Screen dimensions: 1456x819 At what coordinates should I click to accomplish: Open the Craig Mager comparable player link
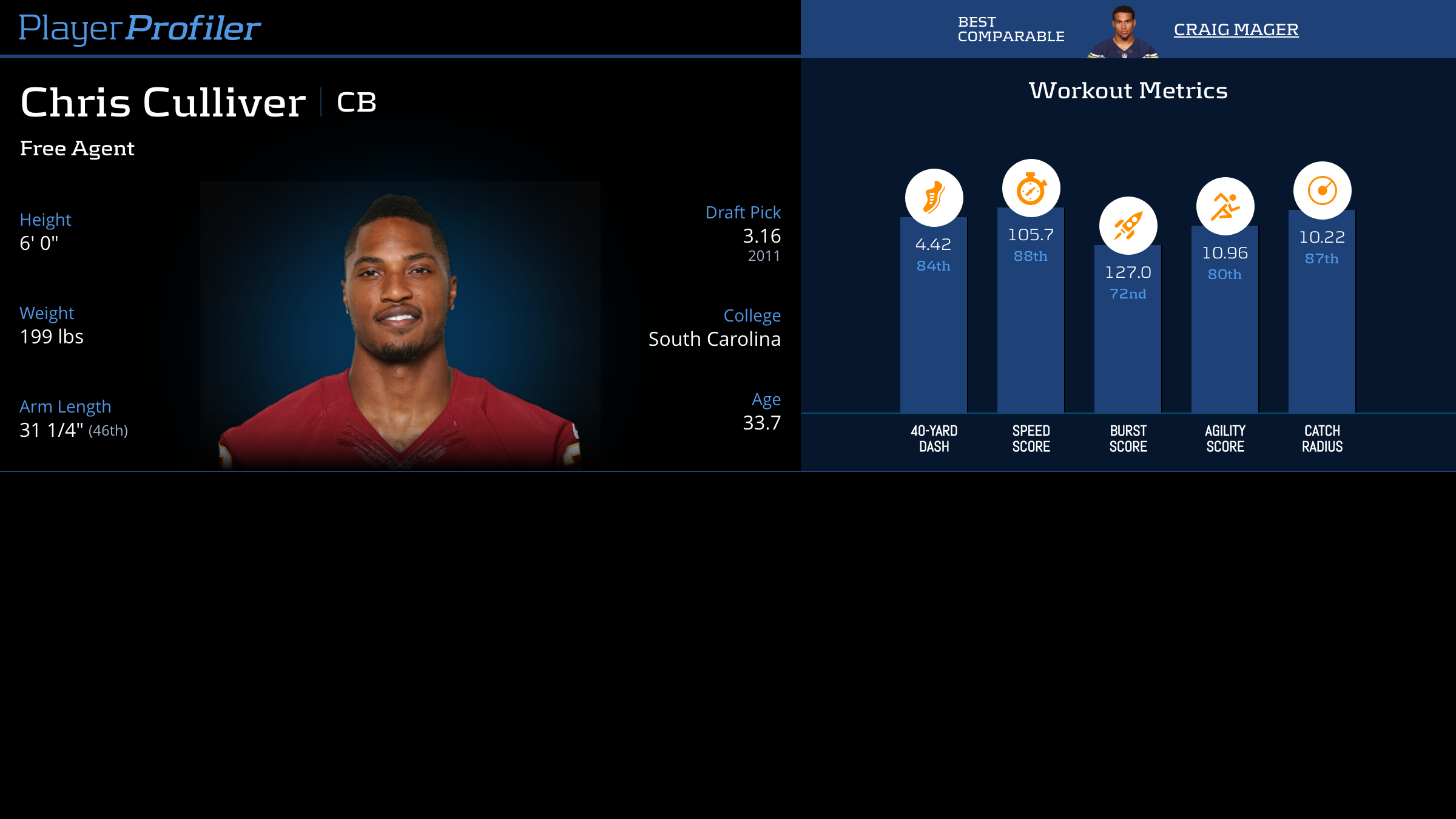click(1236, 29)
